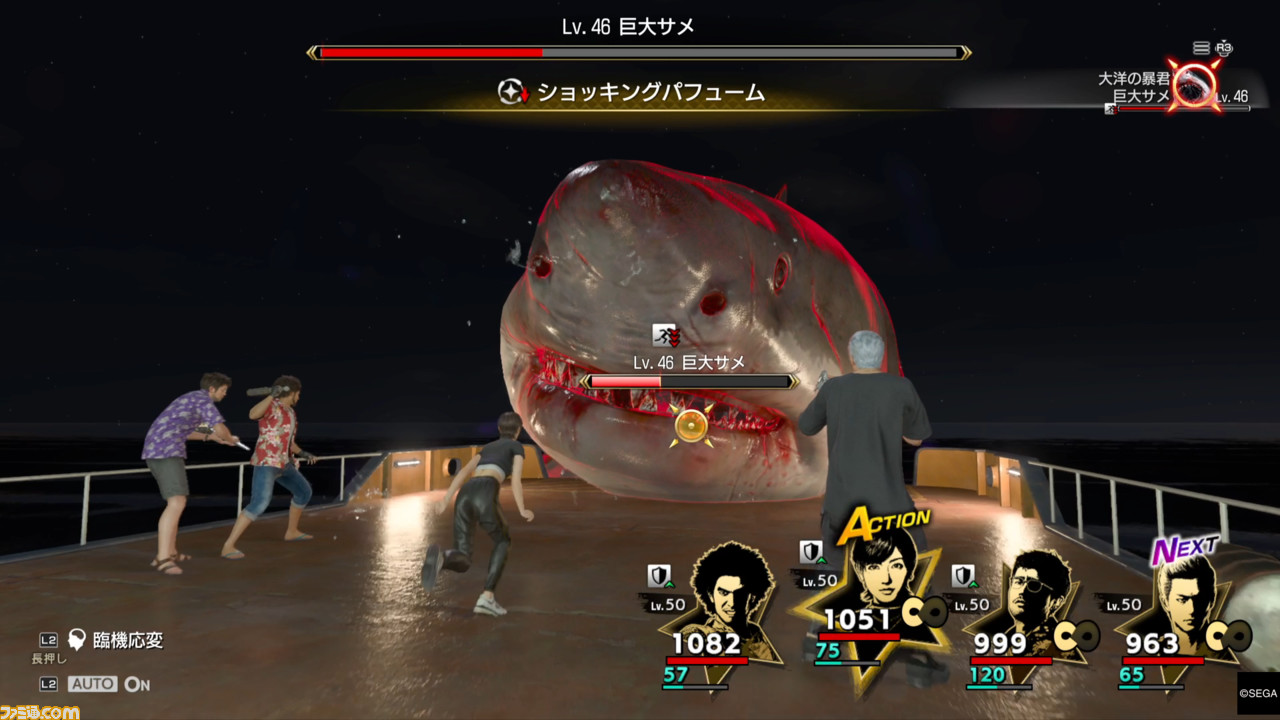The width and height of the screenshot is (1280, 720).
Task: Open the Famitsu.com watermark logo
Action: pyautogui.click(x=40, y=711)
